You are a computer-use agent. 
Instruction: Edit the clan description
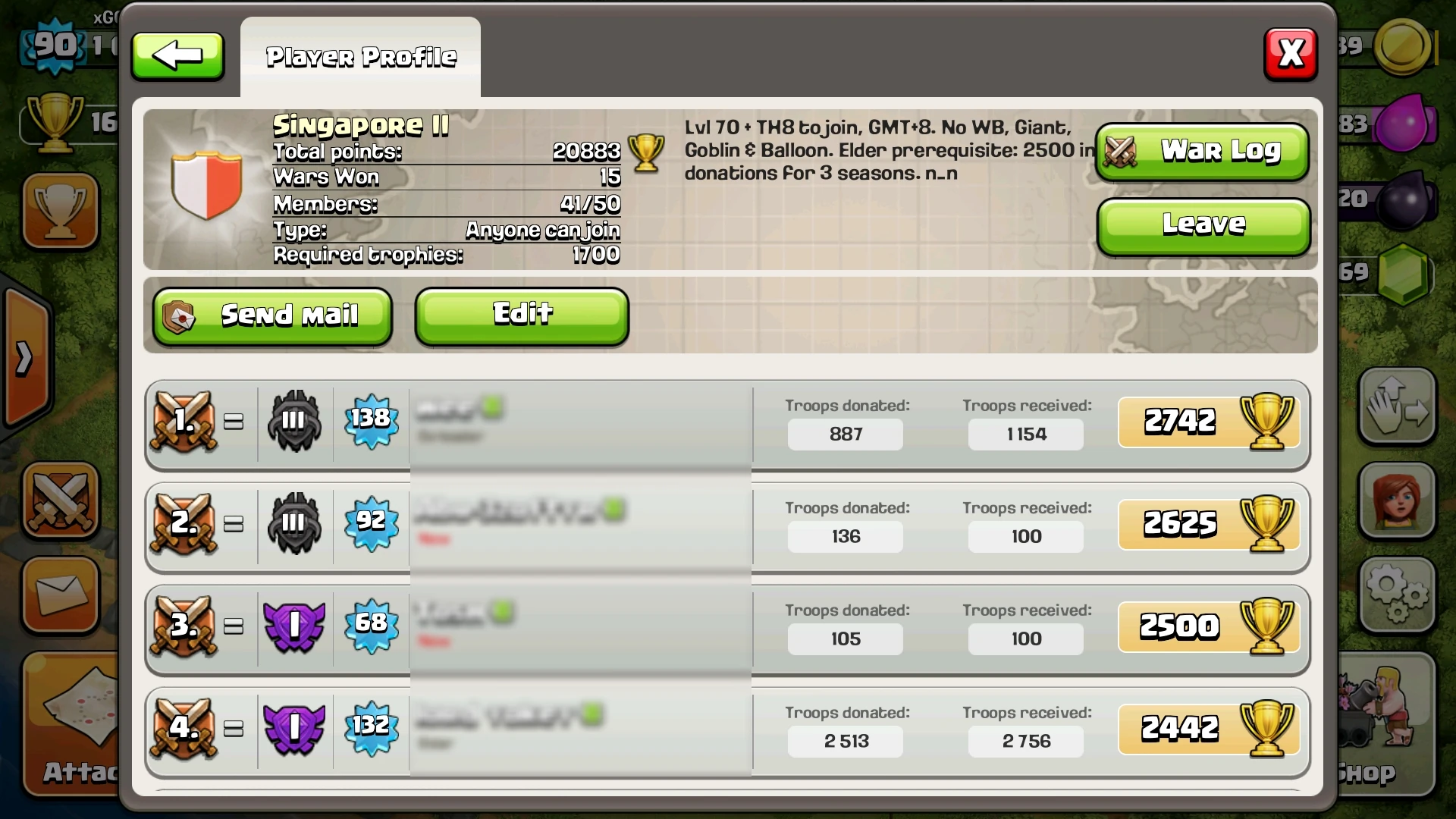[x=521, y=313]
